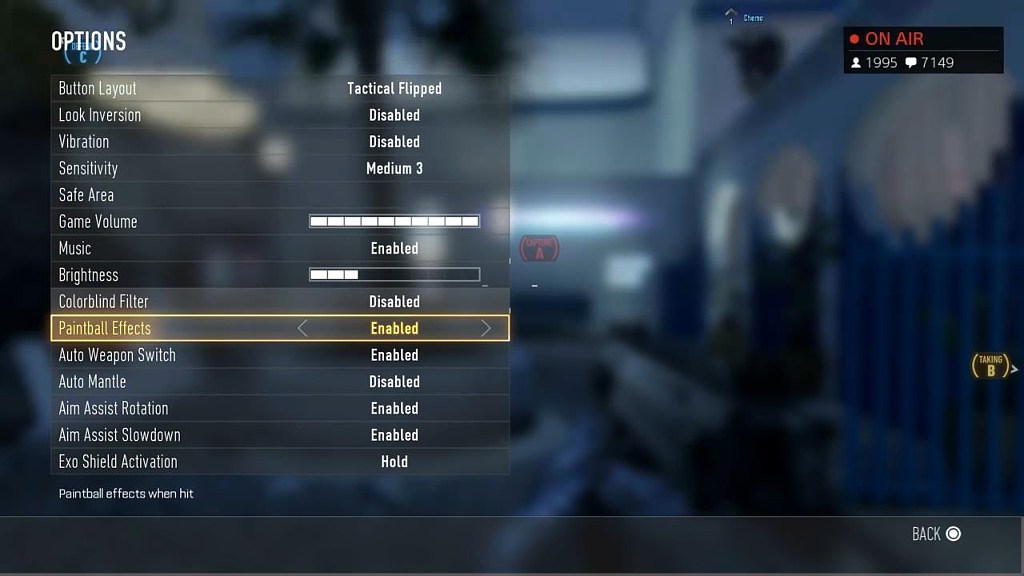Click the ON AIR stream overlay

pyautogui.click(x=922, y=50)
